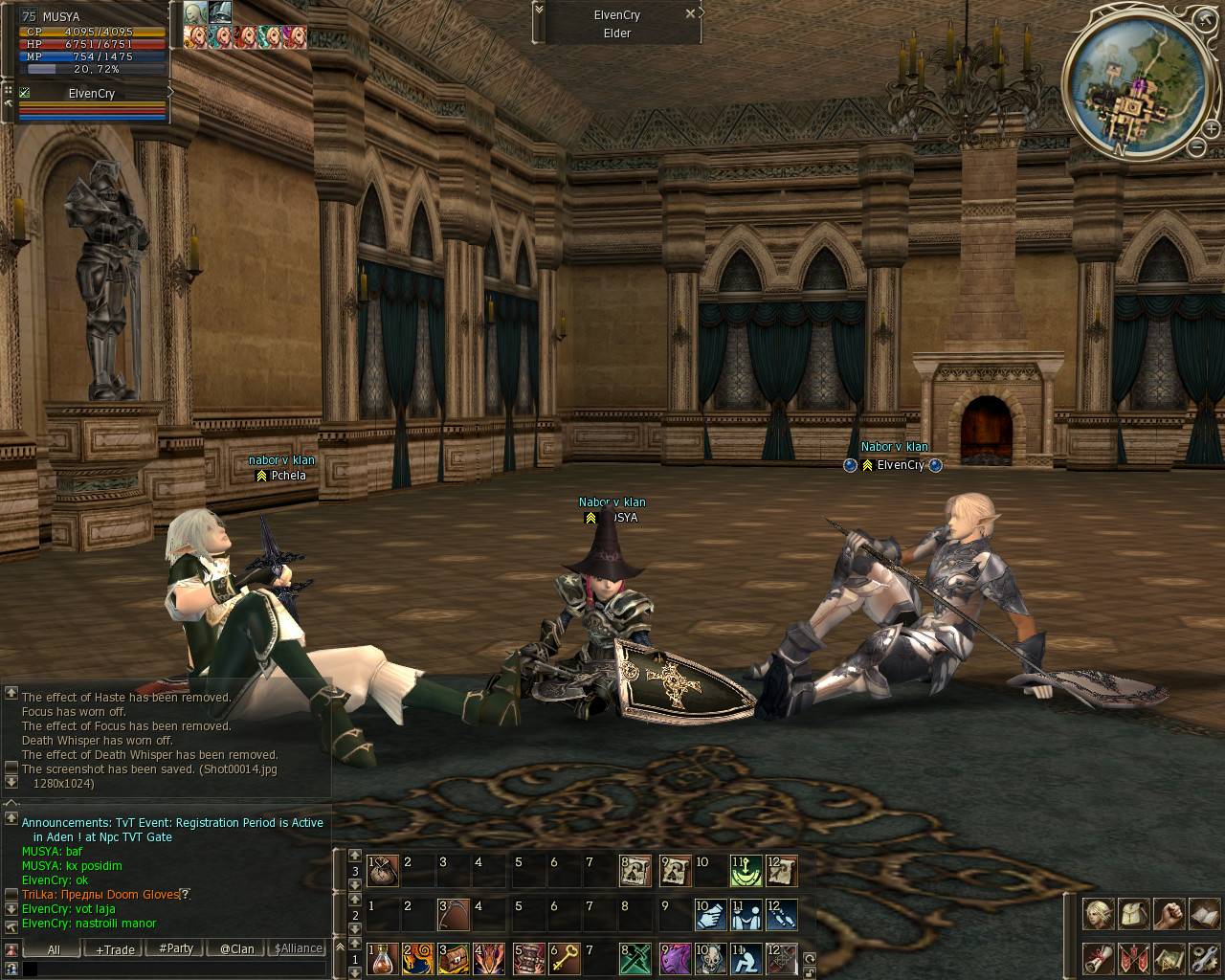Viewport: 1225px width, 980px height.
Task: Open the clan banners menu icon
Action: 1133,958
